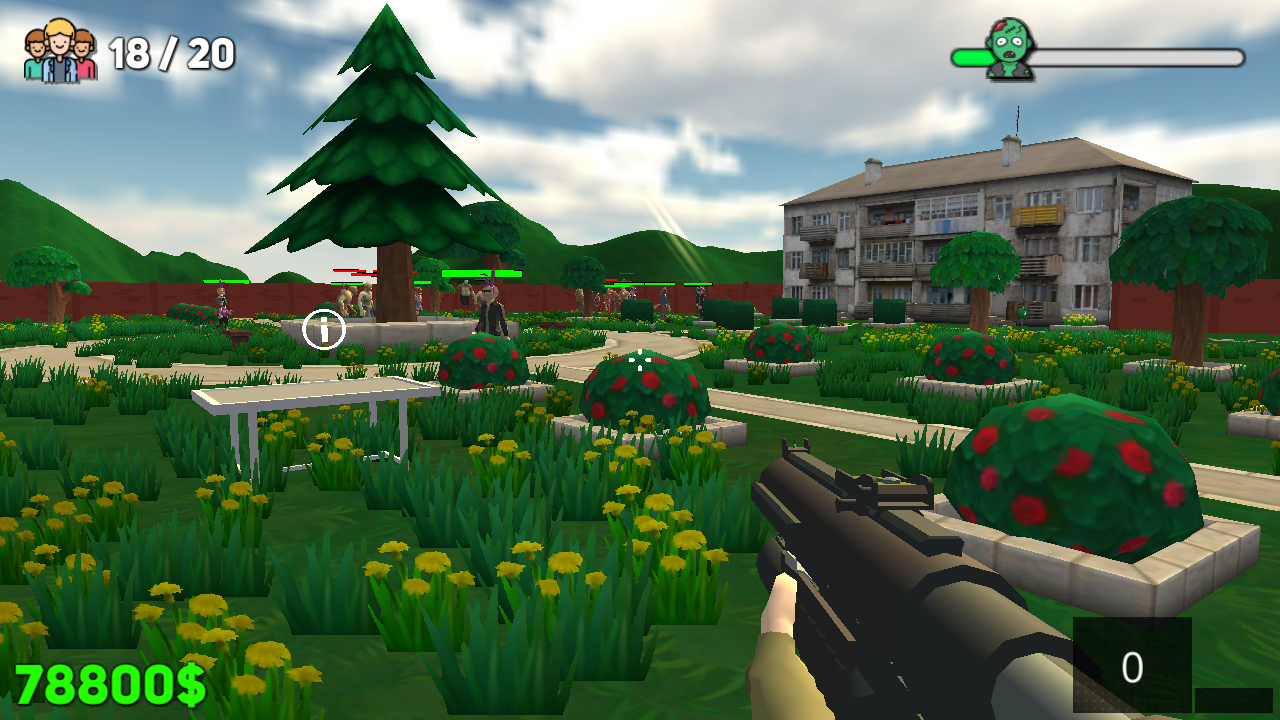Click the crosshair at screen center
Viewport: 1280px width, 720px height.
(x=640, y=360)
